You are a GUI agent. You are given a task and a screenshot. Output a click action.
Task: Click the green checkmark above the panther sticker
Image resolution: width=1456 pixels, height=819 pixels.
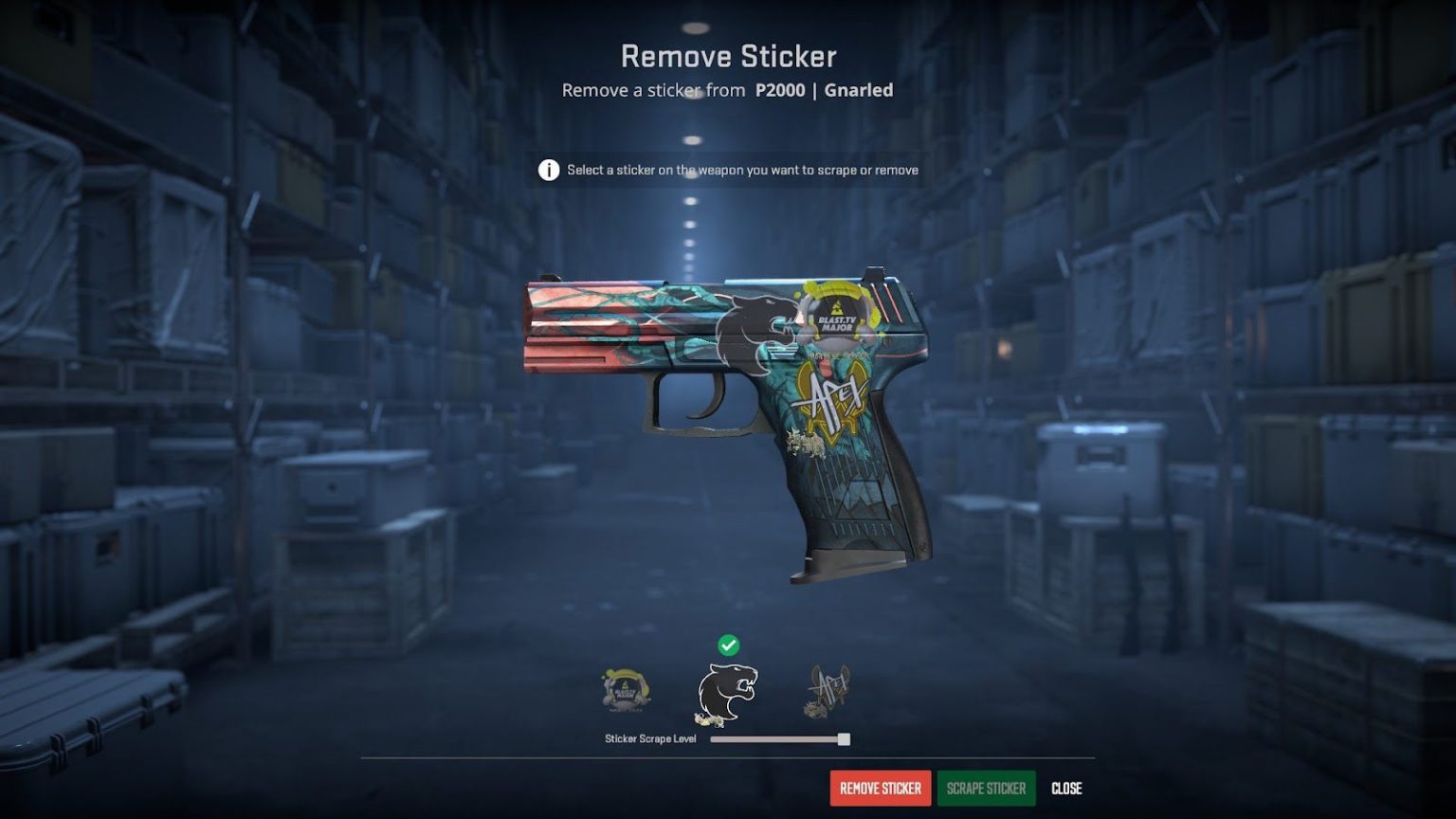[x=728, y=646]
